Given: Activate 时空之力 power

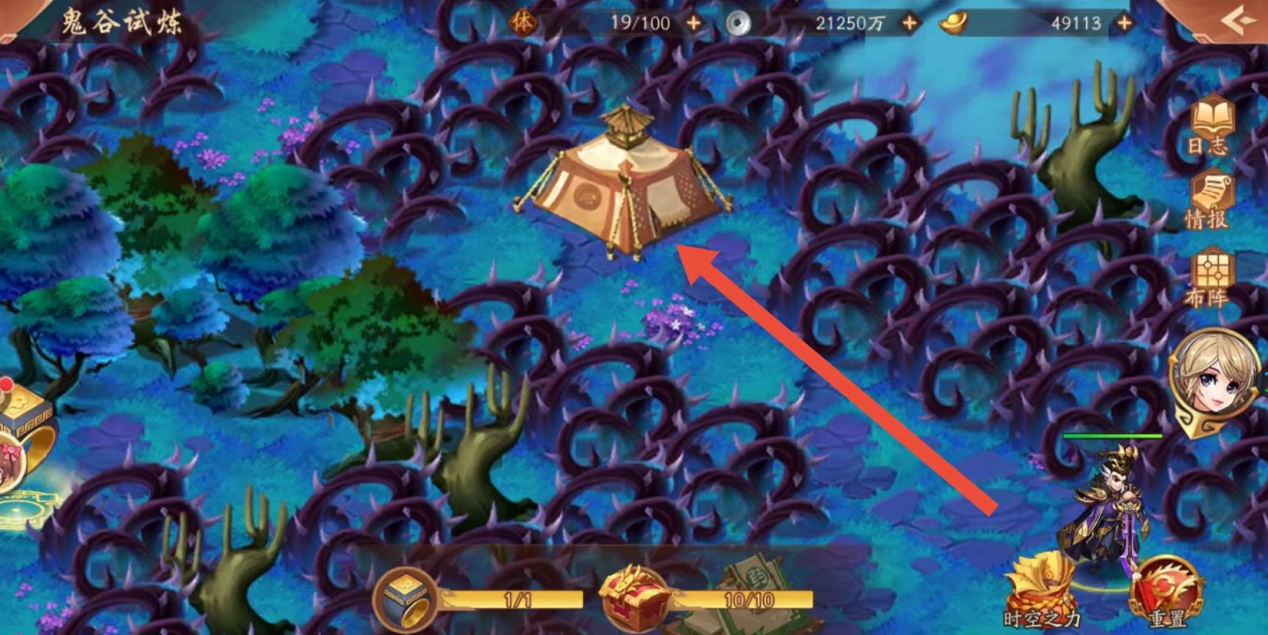Looking at the screenshot, I should point(1040,590).
